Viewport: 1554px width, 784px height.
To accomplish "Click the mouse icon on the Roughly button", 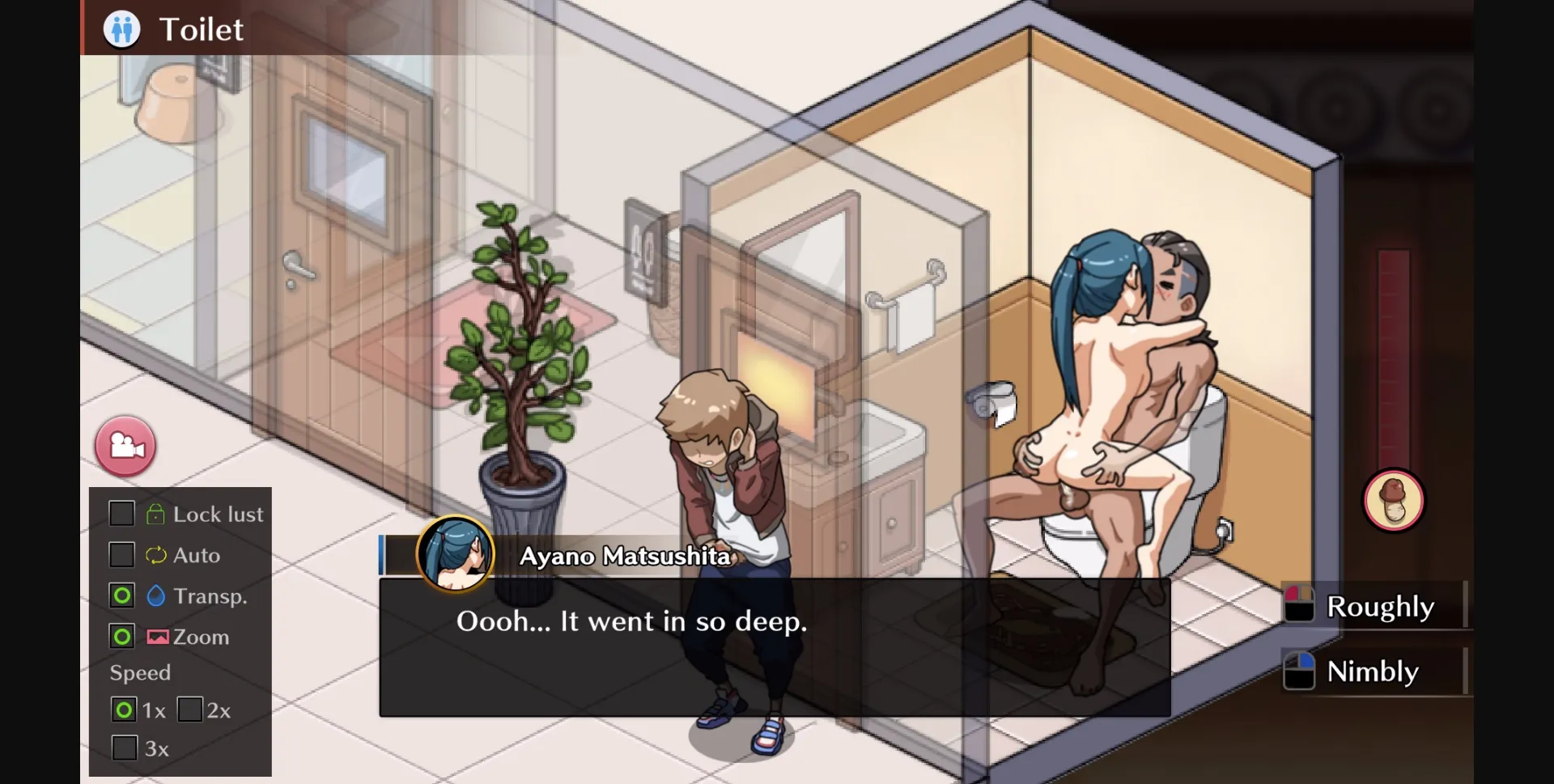I will point(1301,604).
